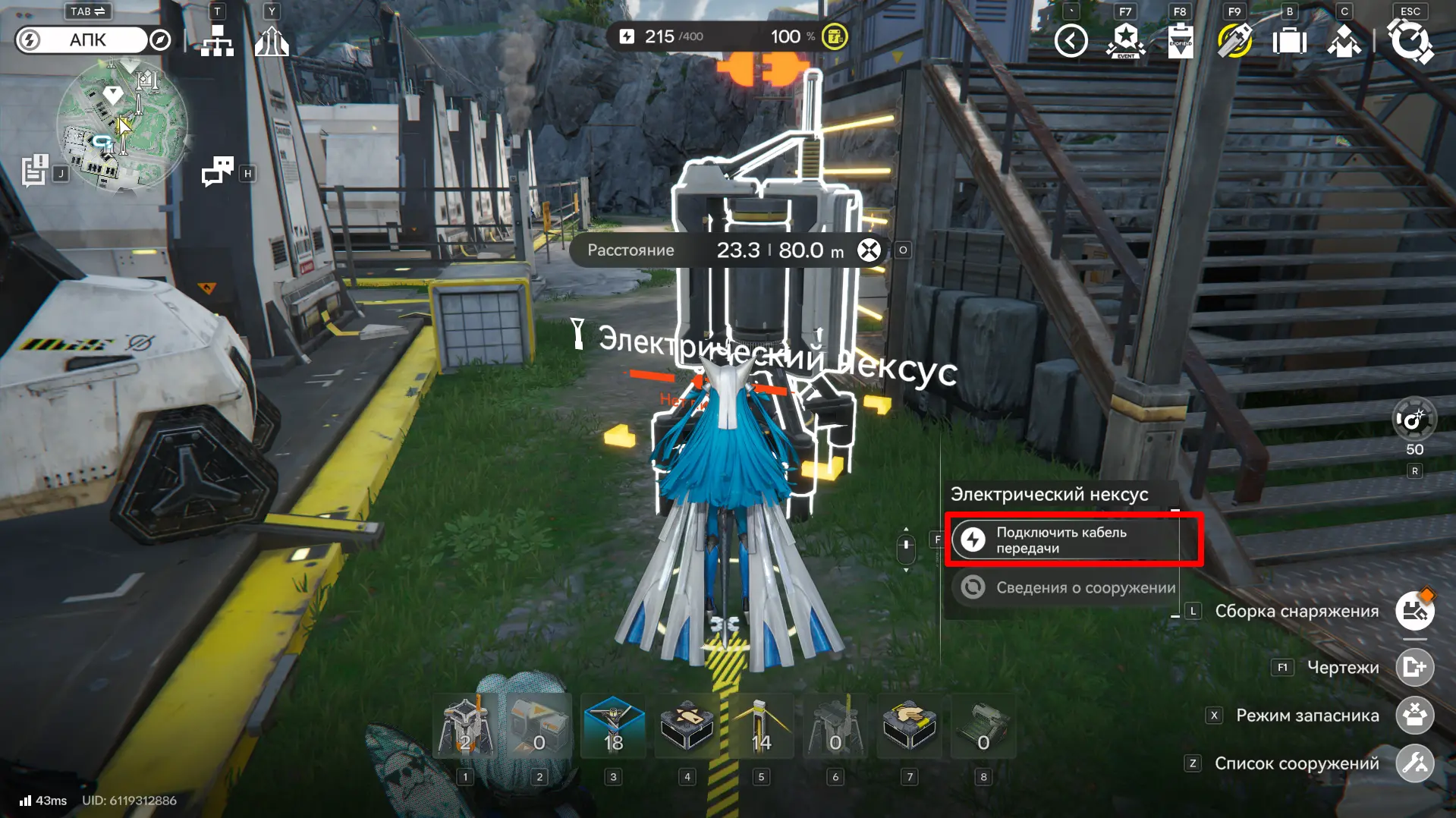Select hotbar slot with 18 items
This screenshot has width=1456, height=818.
coord(613,728)
